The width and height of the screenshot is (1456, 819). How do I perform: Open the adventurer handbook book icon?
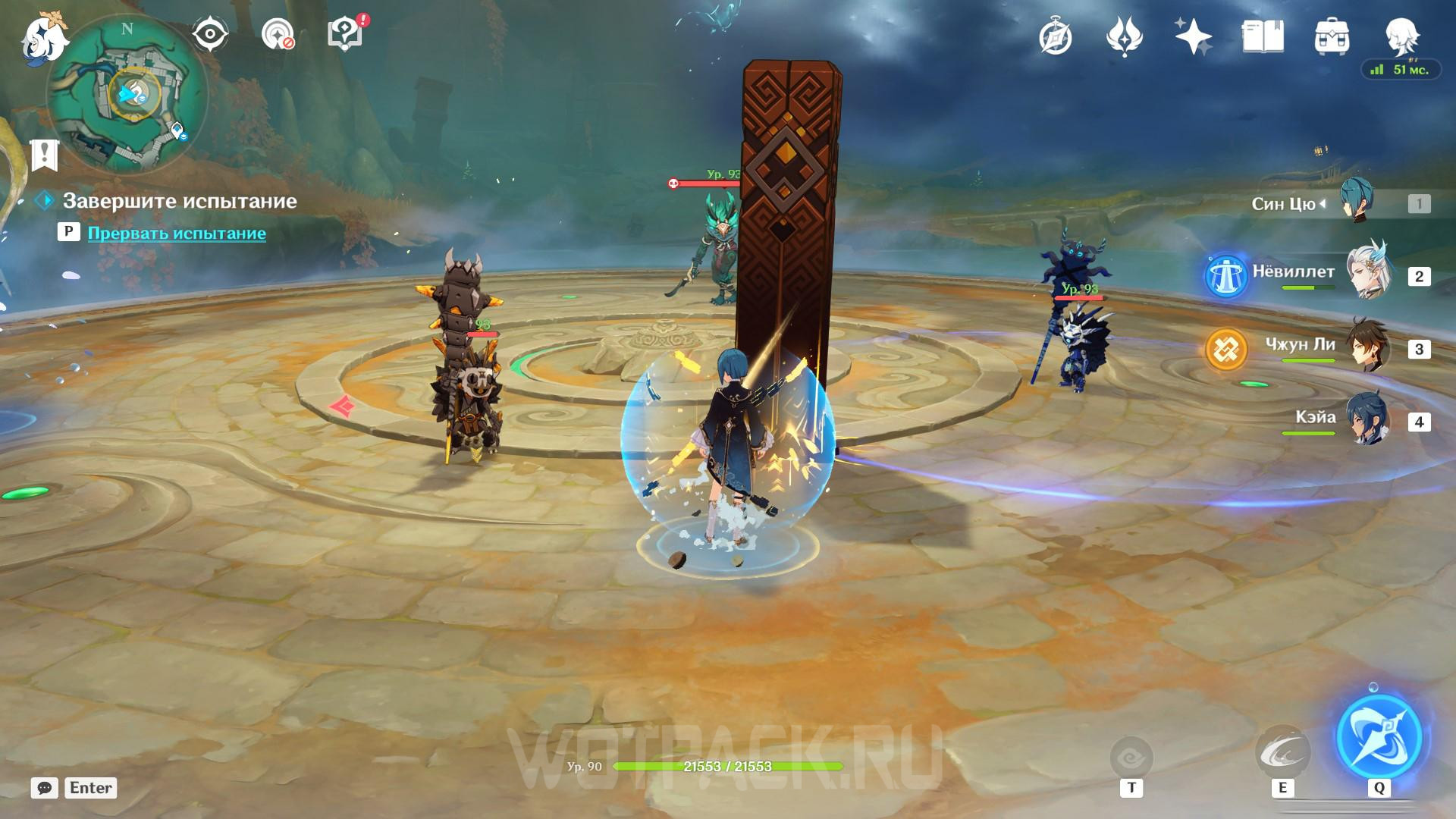click(1263, 36)
